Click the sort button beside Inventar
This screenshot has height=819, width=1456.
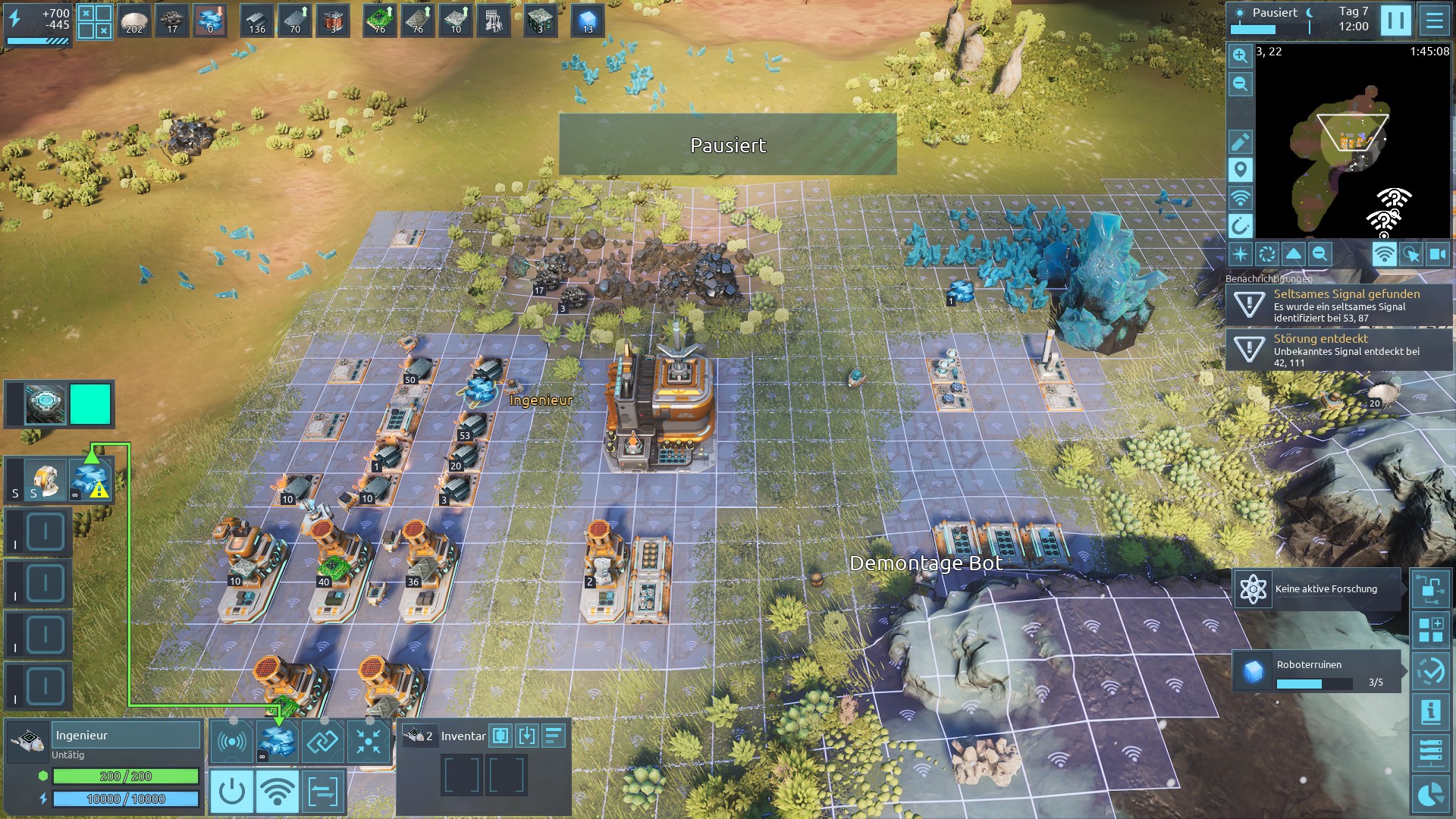point(554,736)
